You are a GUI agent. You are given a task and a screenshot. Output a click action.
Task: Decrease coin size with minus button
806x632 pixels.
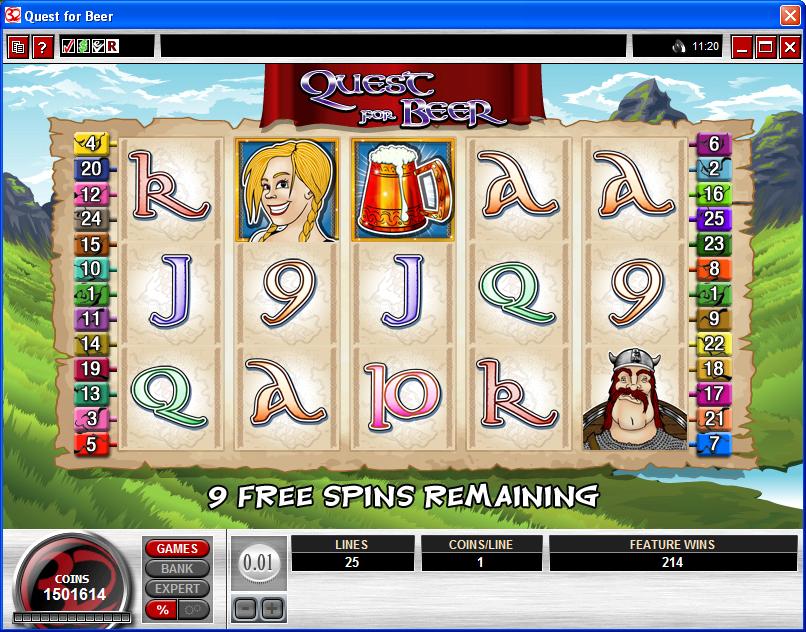(x=245, y=608)
